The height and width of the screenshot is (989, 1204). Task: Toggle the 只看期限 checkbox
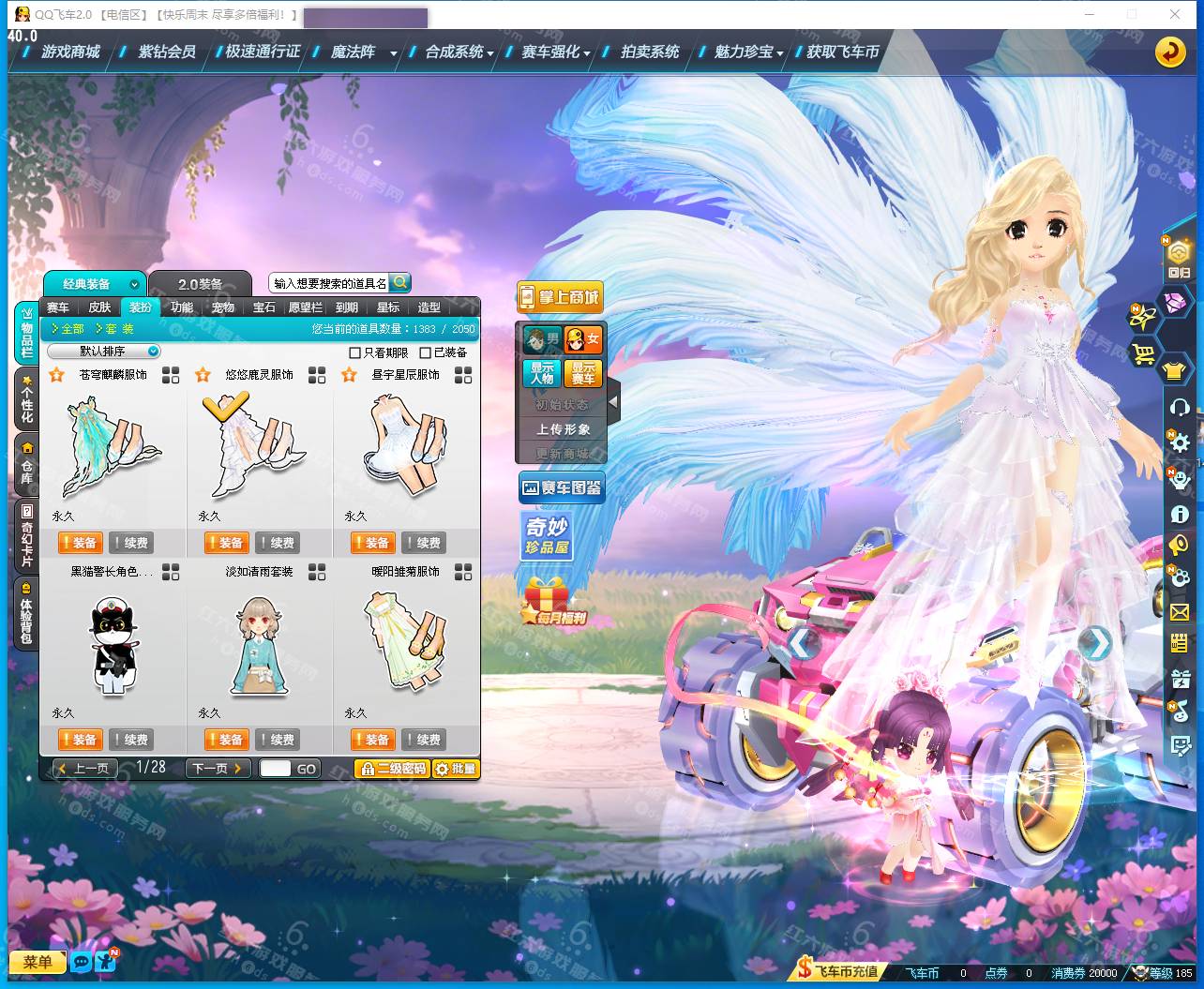coord(355,353)
